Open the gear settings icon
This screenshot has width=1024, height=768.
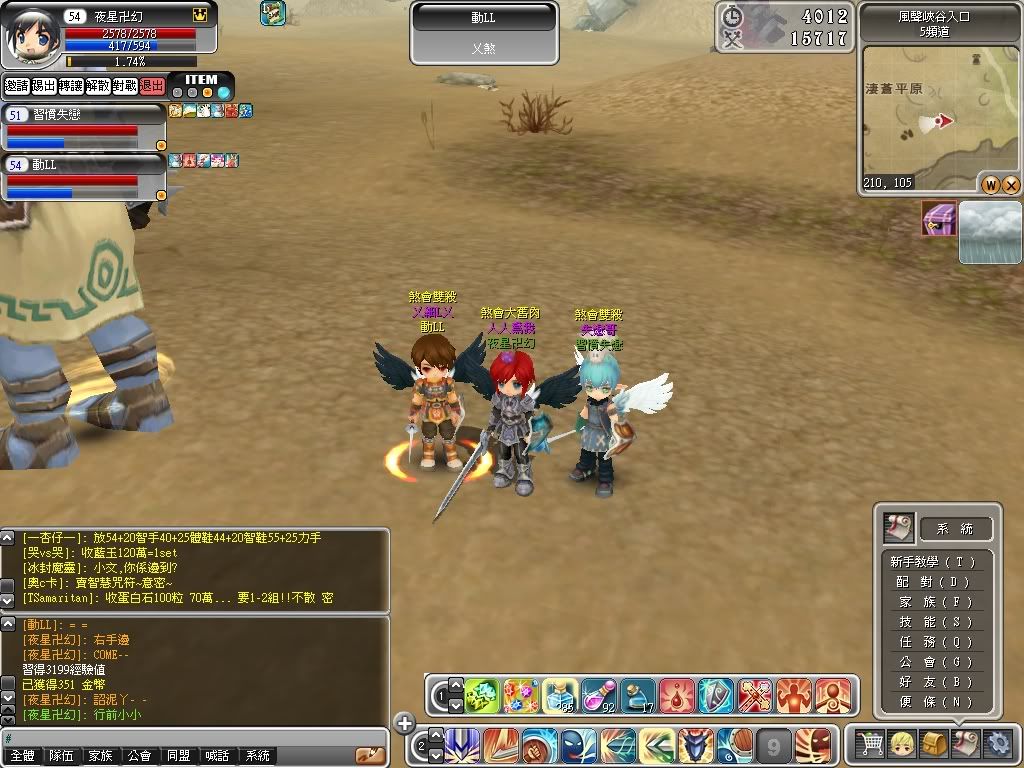[997, 743]
